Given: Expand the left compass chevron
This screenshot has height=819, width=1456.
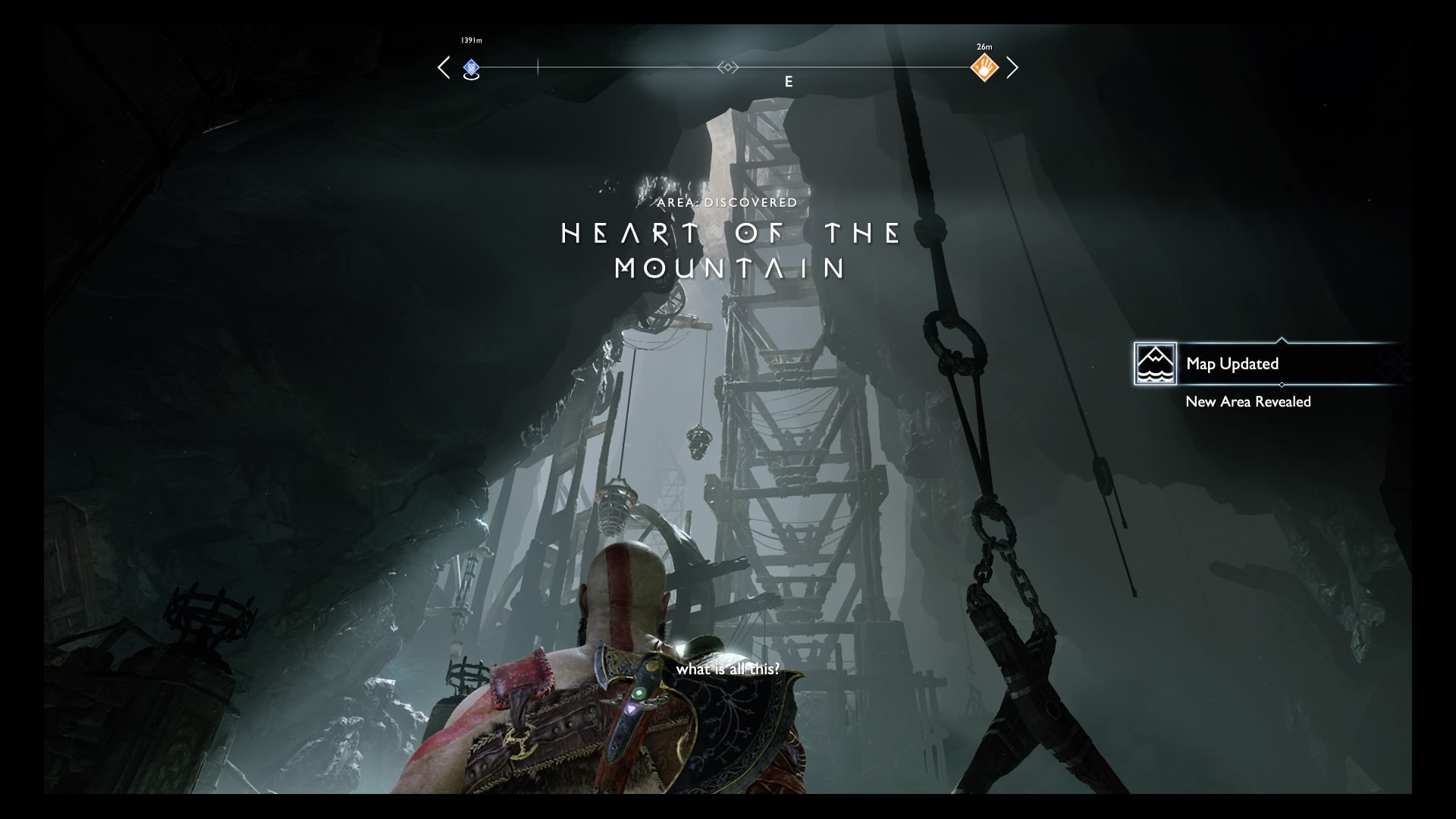Looking at the screenshot, I should coord(444,67).
